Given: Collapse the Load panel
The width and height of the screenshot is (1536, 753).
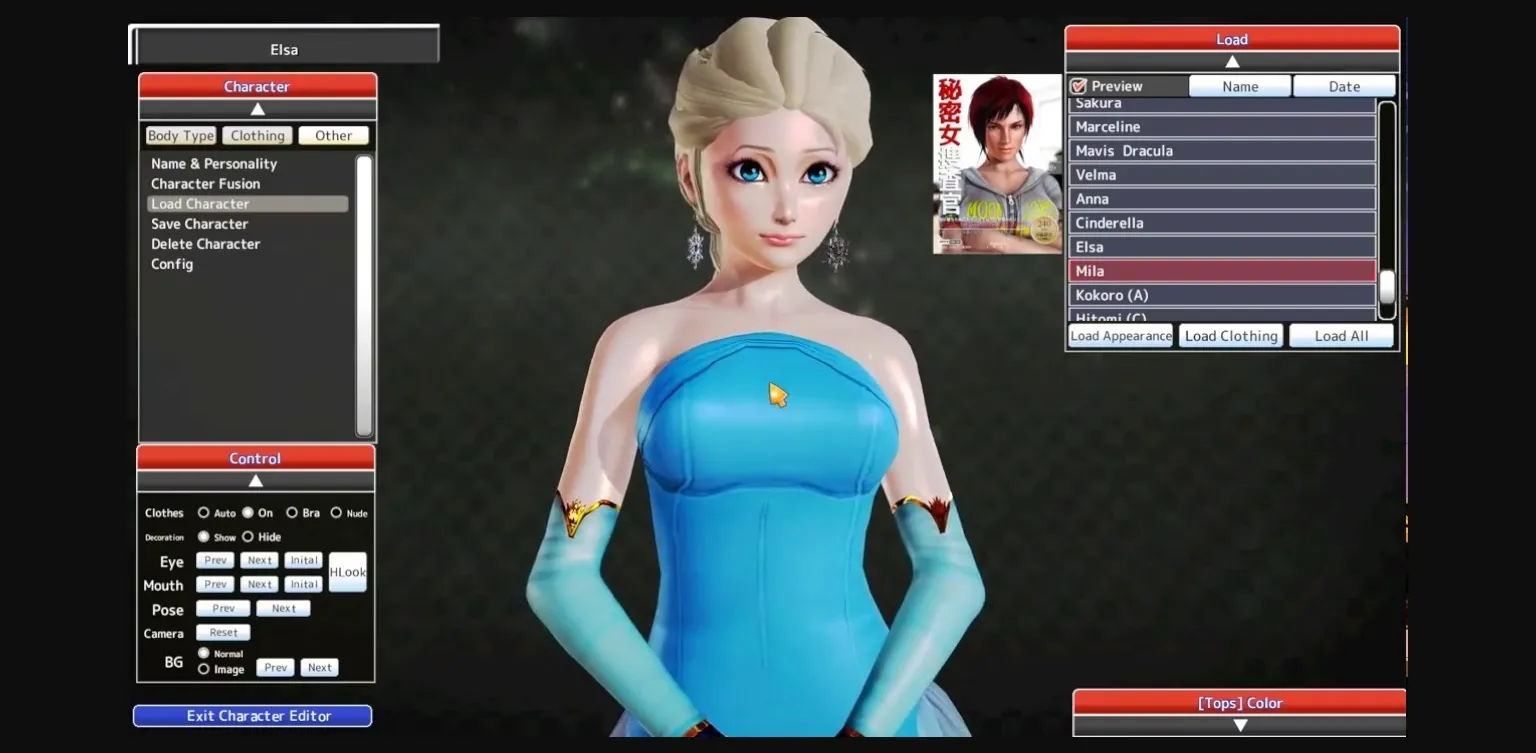Looking at the screenshot, I should [1232, 61].
